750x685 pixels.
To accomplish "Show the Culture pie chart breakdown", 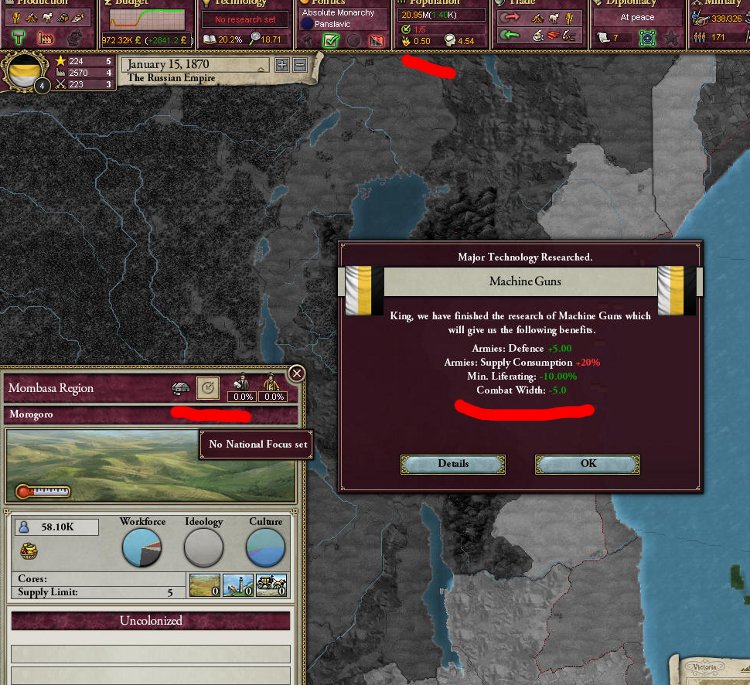I will [265, 547].
